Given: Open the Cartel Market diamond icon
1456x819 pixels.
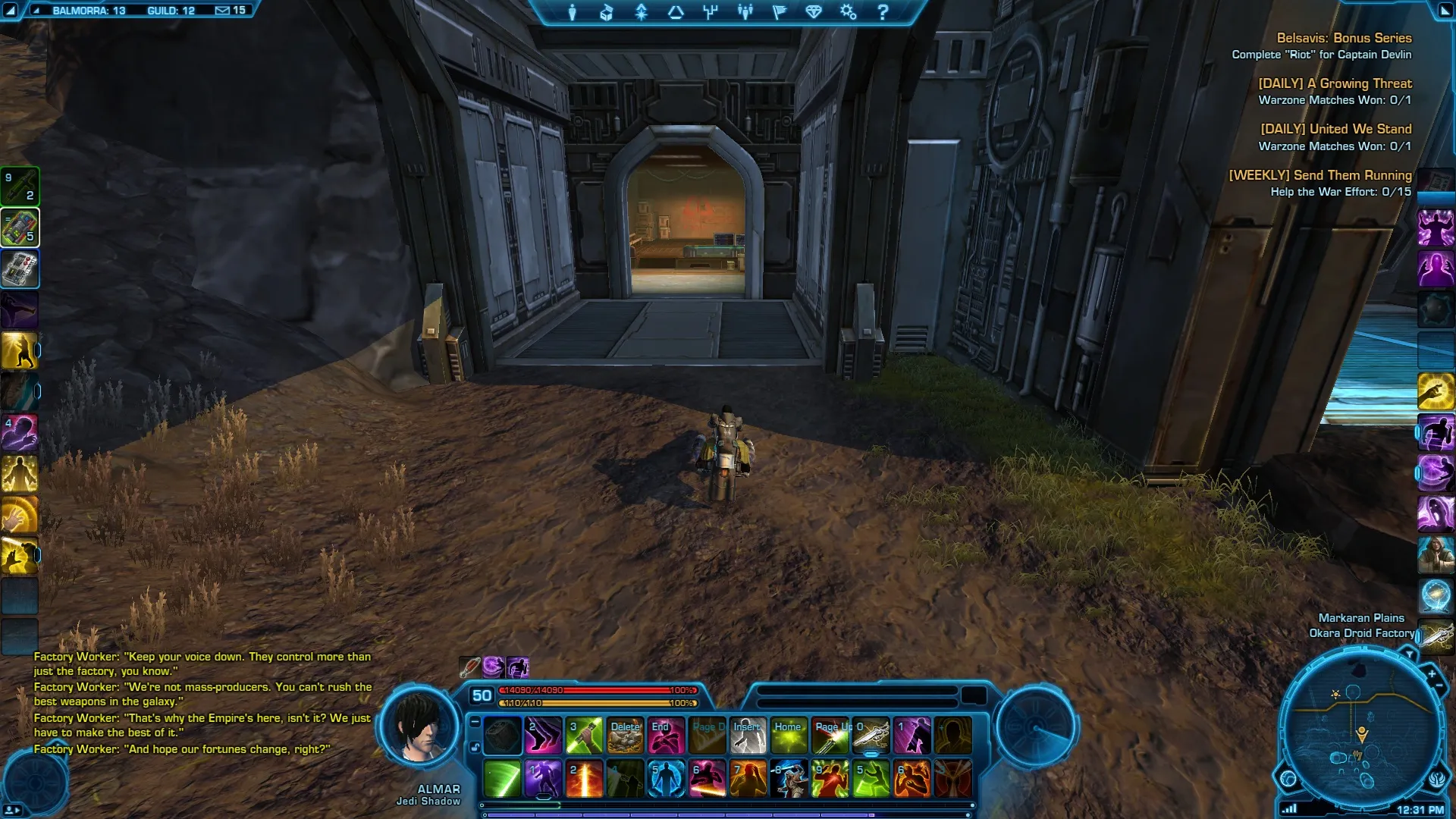Looking at the screenshot, I should coord(814,12).
